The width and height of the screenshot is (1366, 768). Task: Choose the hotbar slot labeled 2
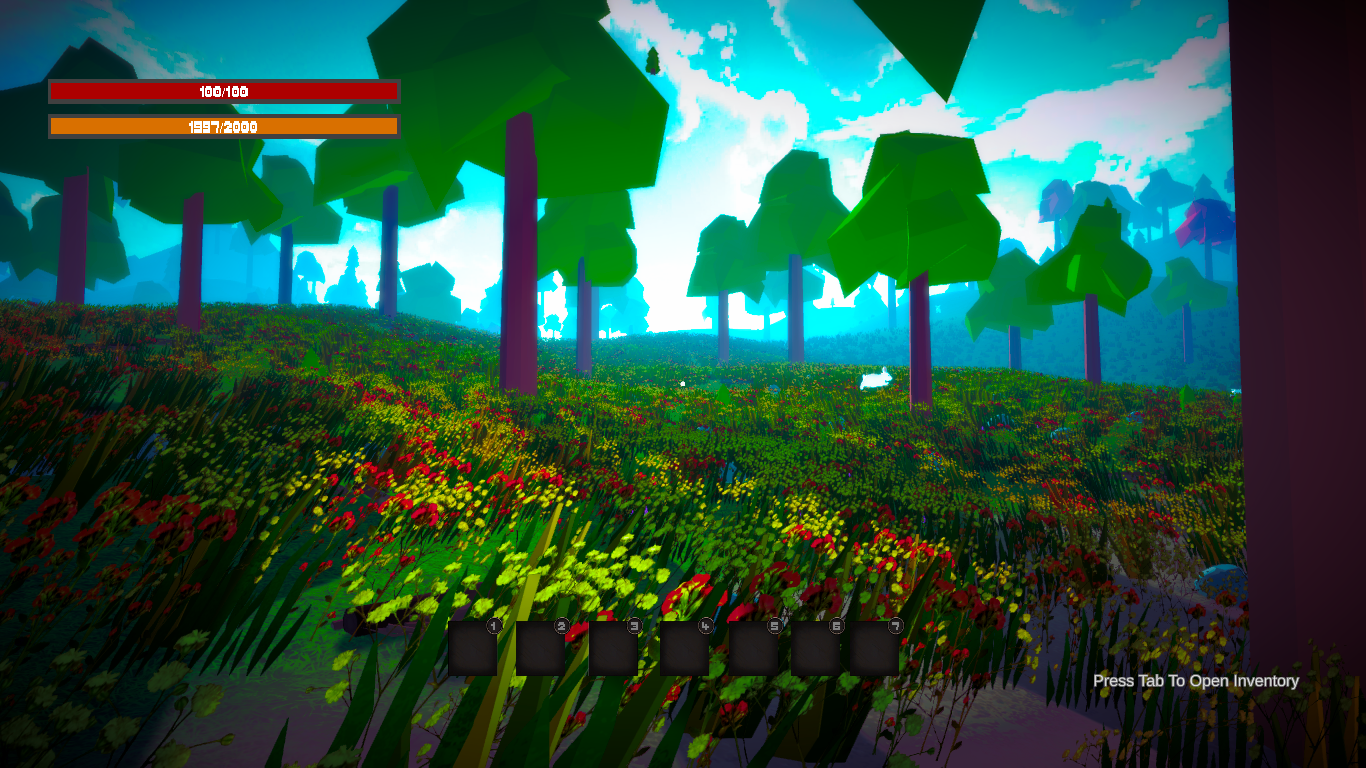pyautogui.click(x=541, y=648)
